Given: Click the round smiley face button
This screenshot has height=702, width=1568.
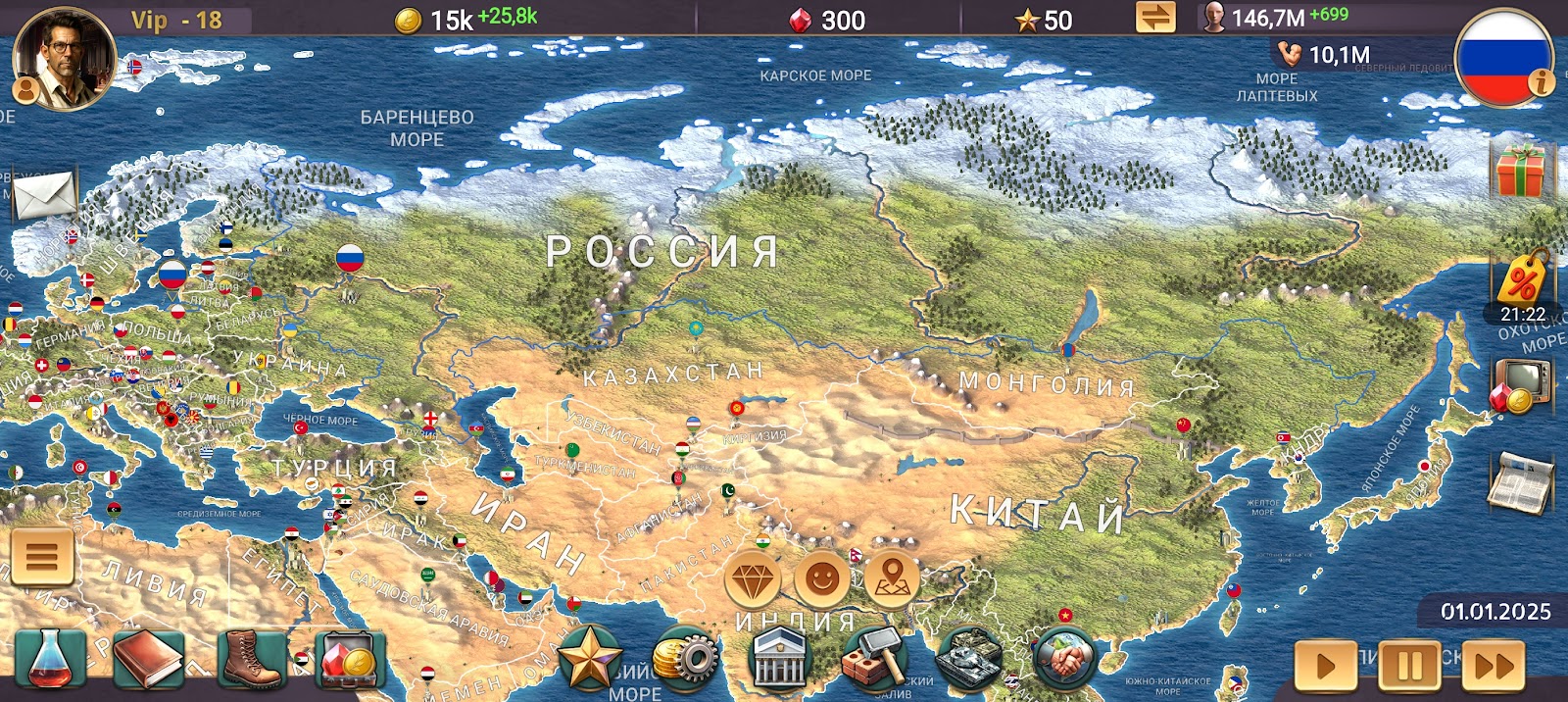Looking at the screenshot, I should click(821, 580).
